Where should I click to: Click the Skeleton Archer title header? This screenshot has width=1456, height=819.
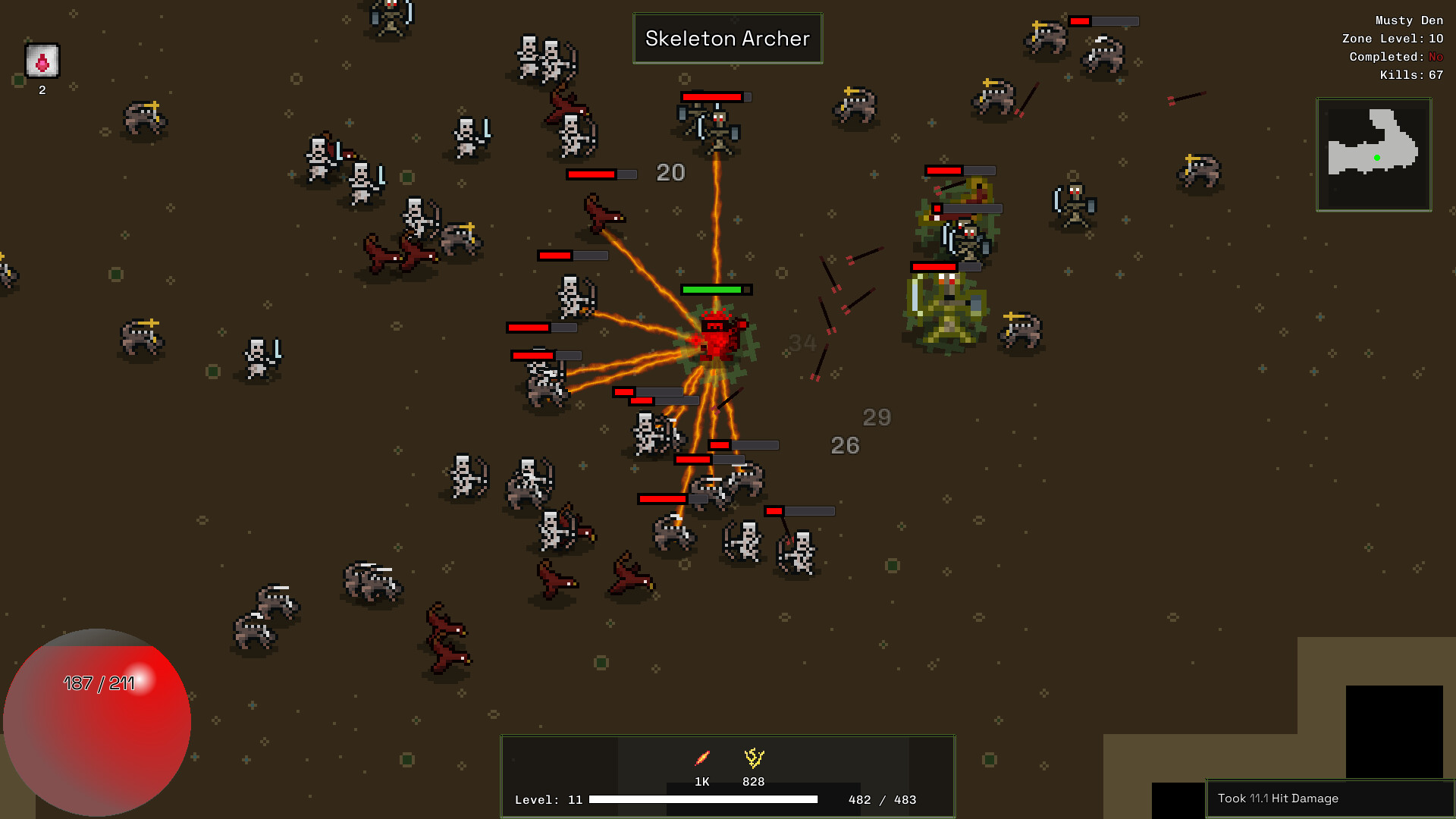click(x=727, y=38)
